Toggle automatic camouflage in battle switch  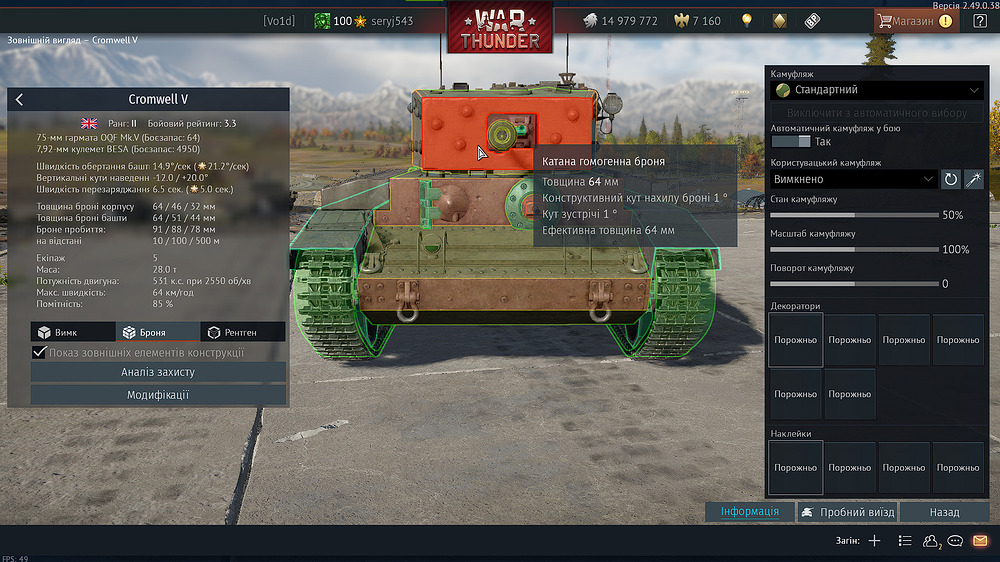pos(790,142)
